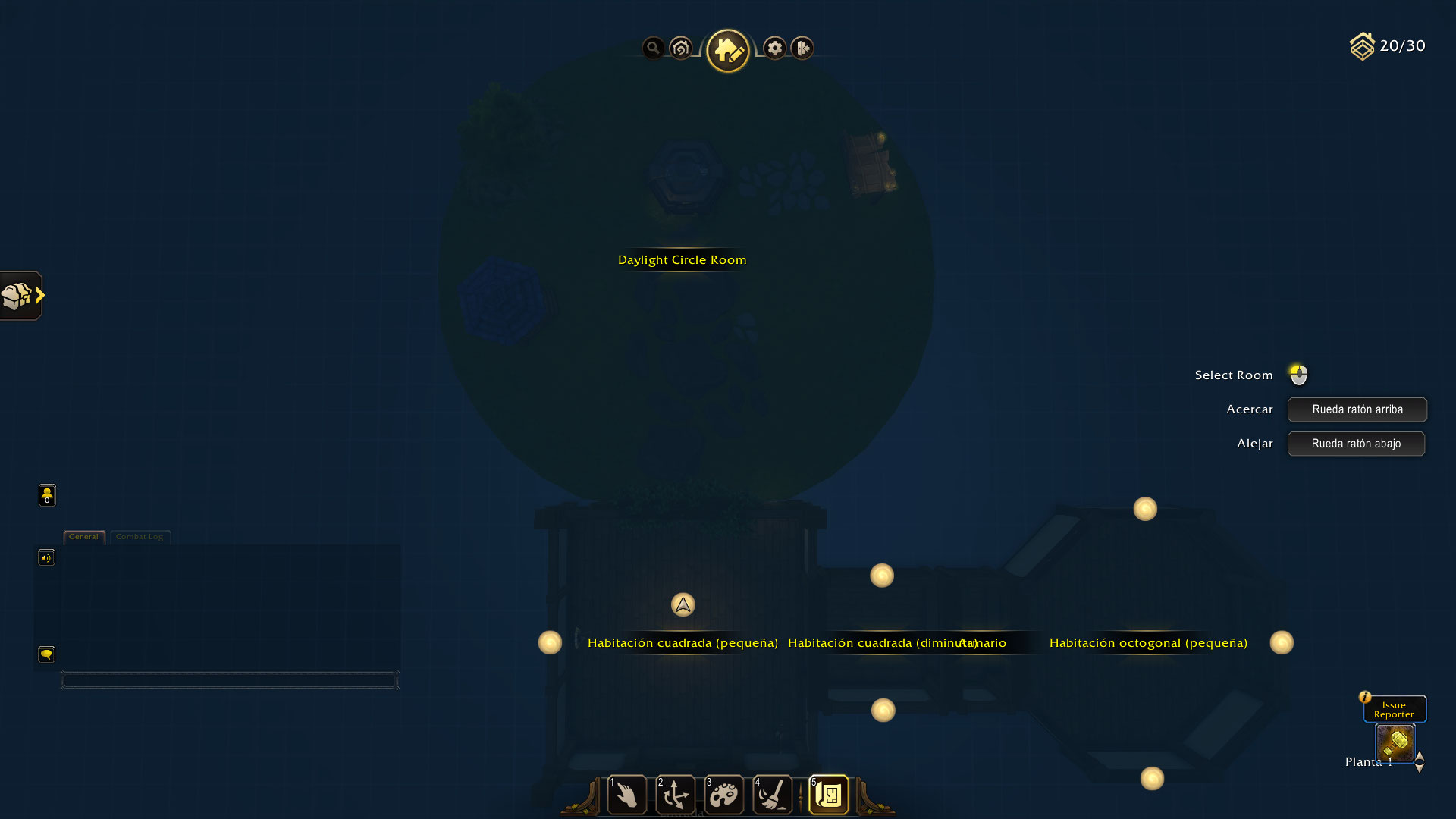Click the exit door icon
This screenshot has width=1456, height=819.
coord(802,49)
